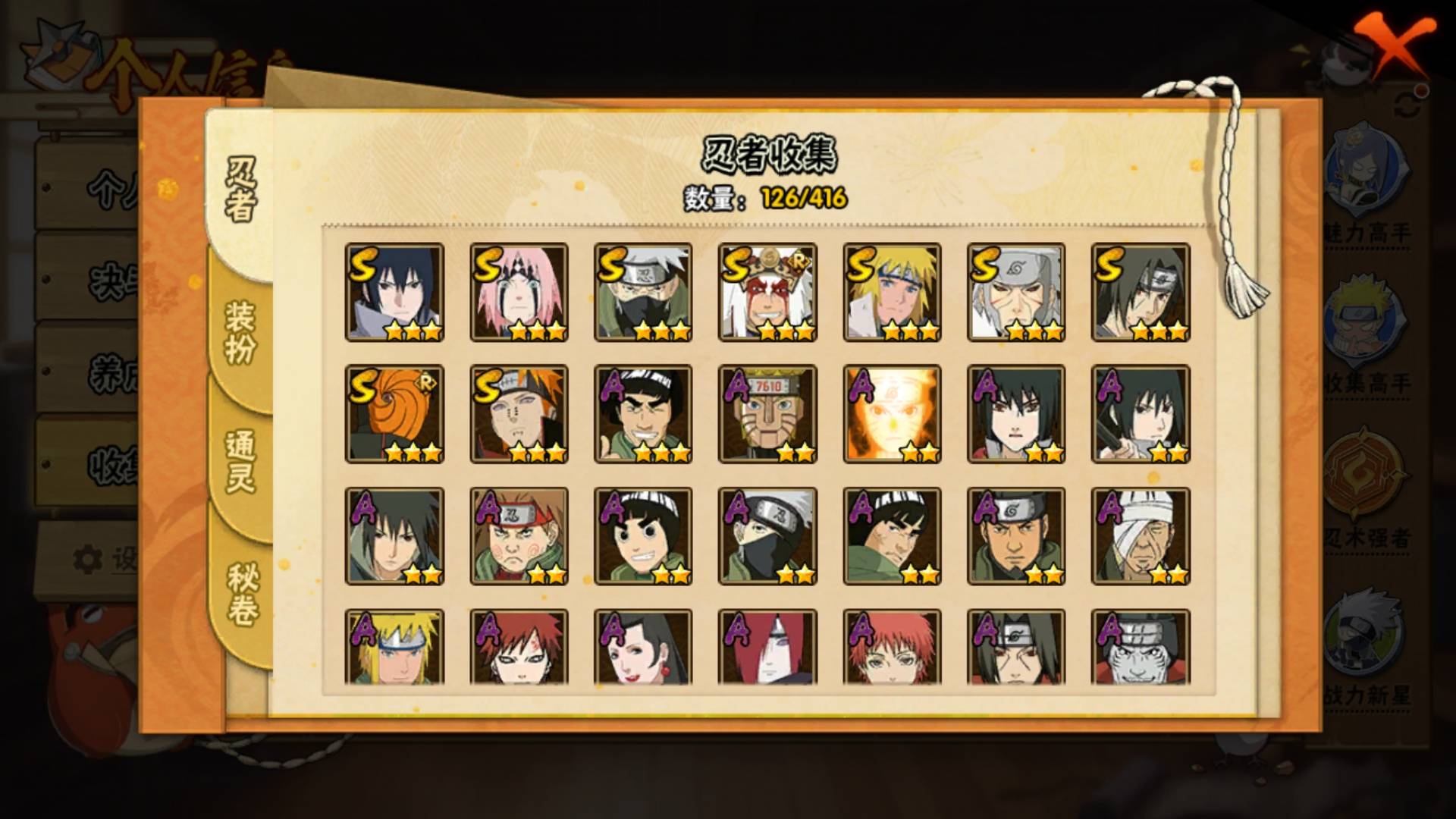Image resolution: width=1456 pixels, height=819 pixels.
Task: Choose the orange spiral-masked Tobi portrait
Action: point(394,414)
